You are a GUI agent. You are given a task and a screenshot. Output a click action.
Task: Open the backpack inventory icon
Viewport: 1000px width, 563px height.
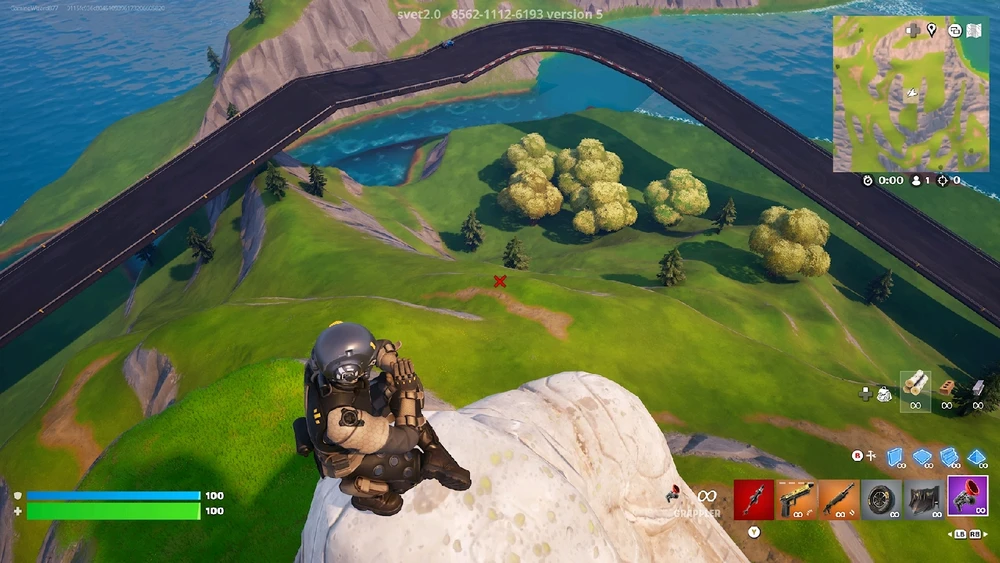point(885,394)
